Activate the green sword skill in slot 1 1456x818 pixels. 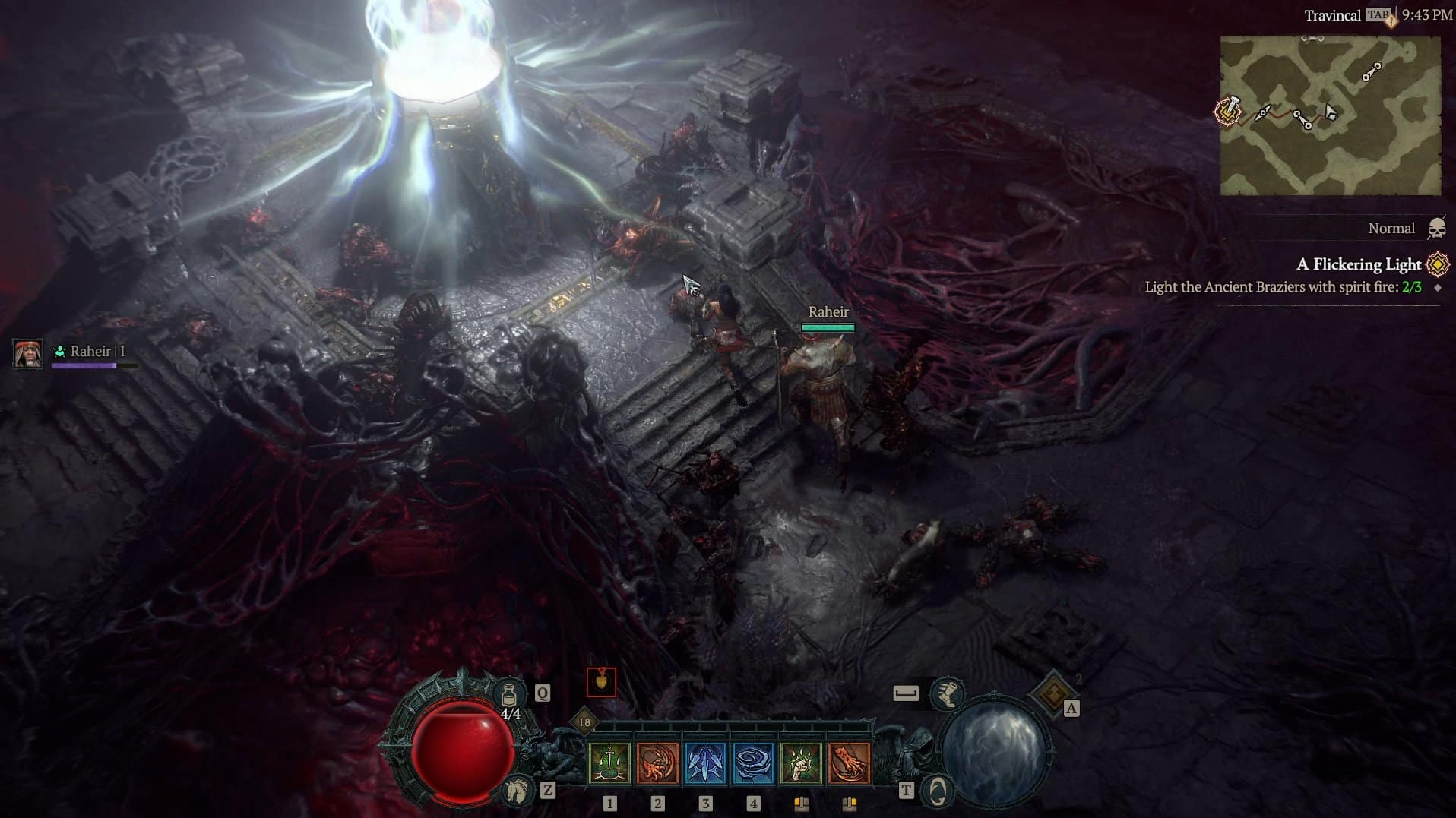tap(609, 763)
